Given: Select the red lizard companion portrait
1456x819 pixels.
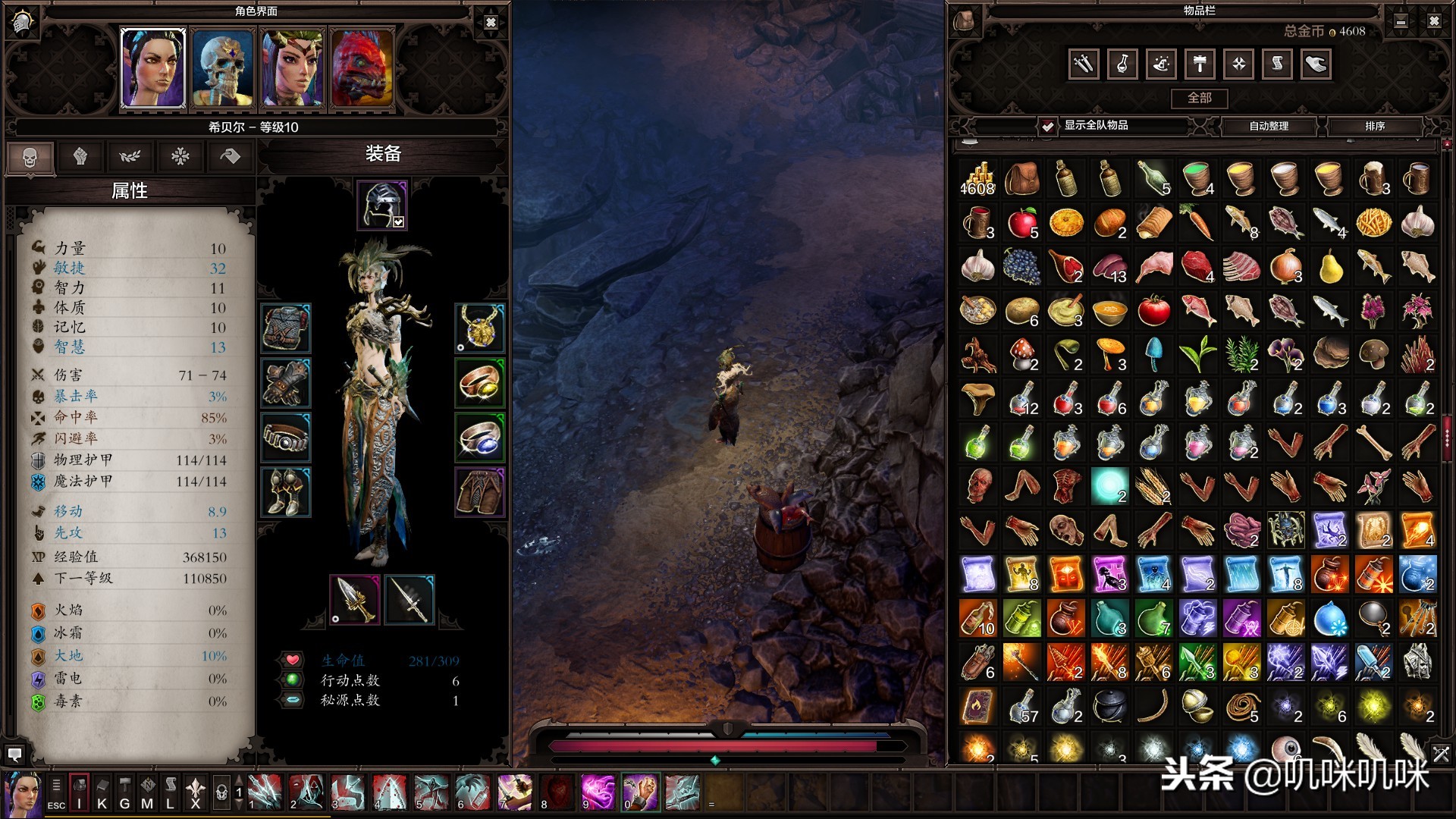Looking at the screenshot, I should (362, 69).
